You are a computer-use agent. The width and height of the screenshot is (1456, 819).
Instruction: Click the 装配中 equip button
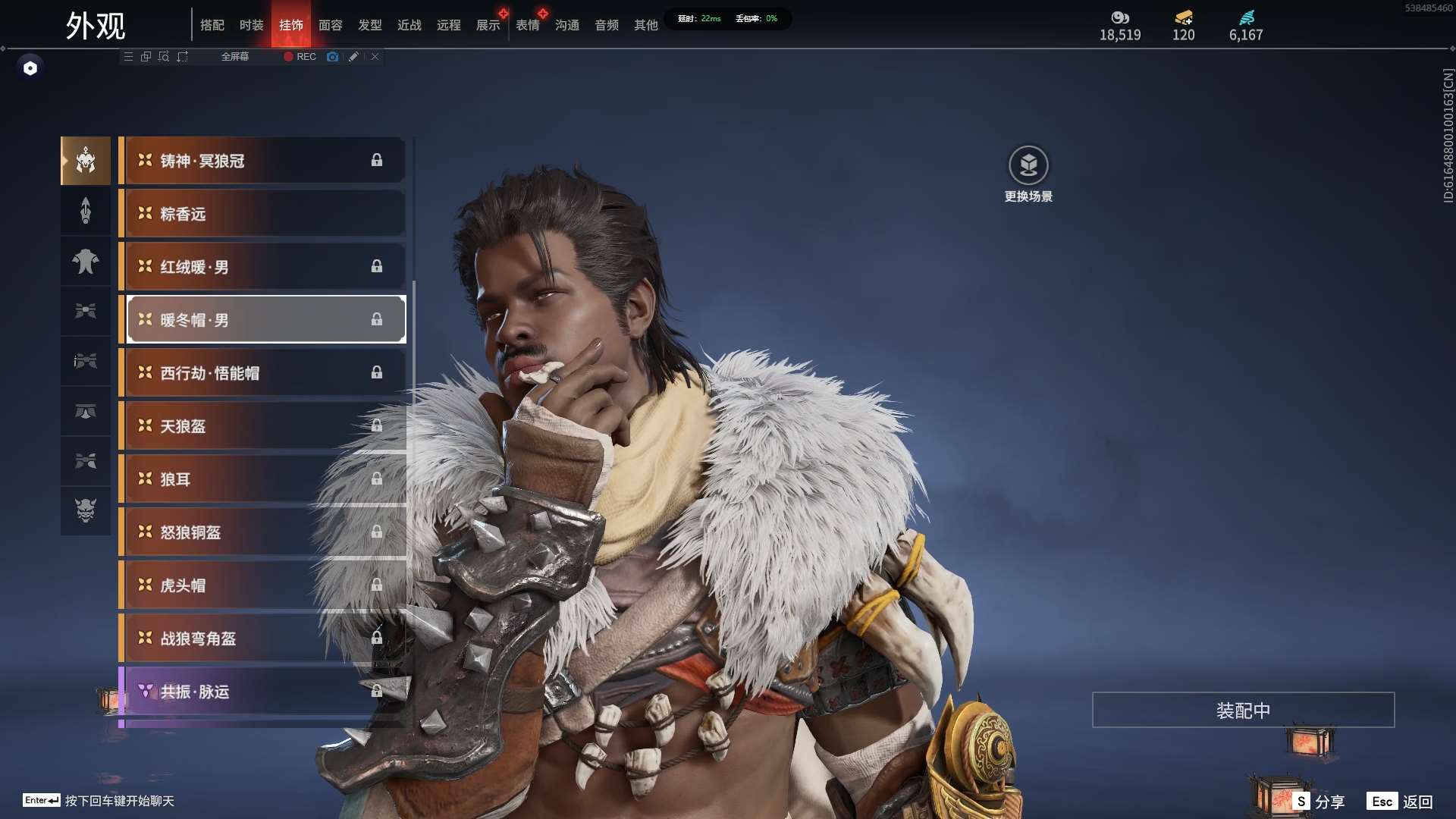(1243, 710)
